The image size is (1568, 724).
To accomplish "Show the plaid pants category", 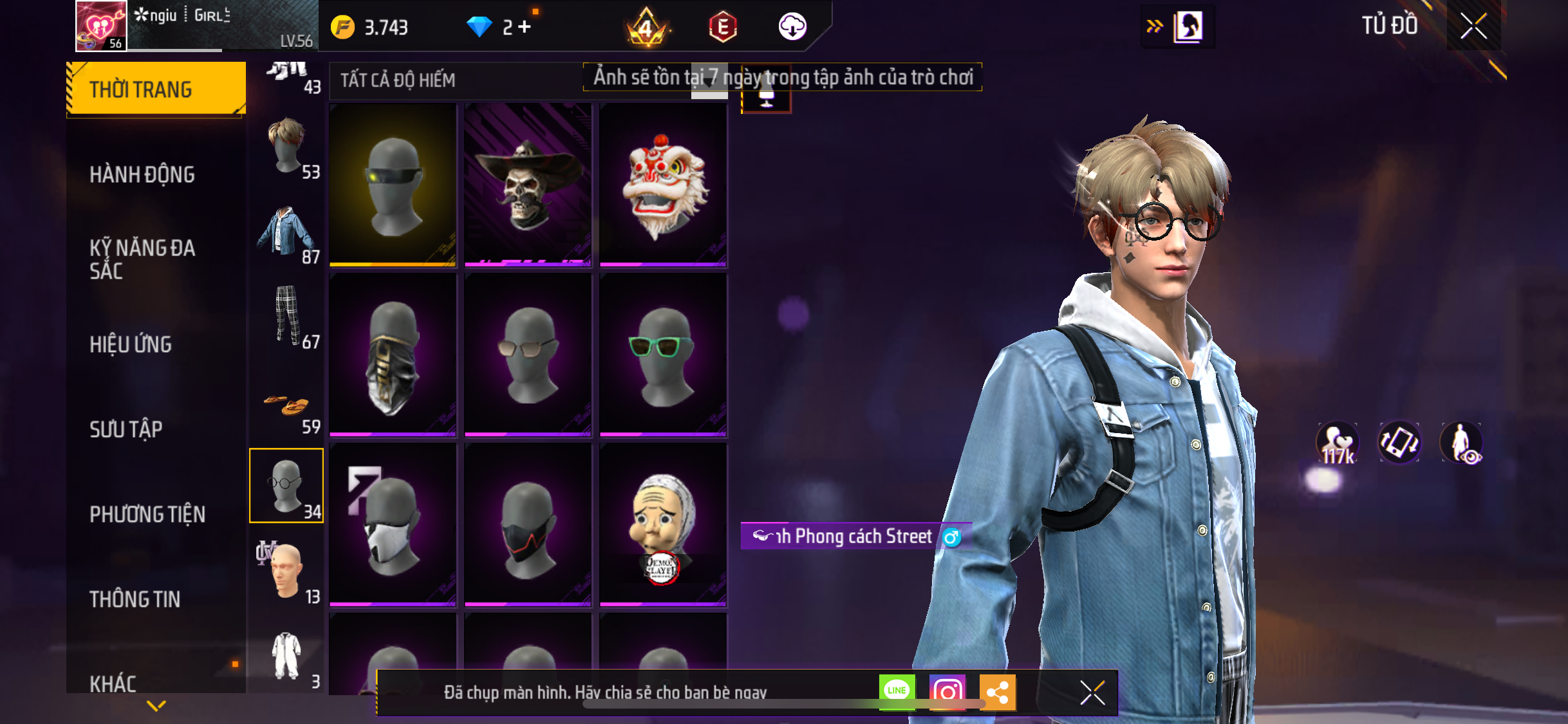I will coord(286,317).
